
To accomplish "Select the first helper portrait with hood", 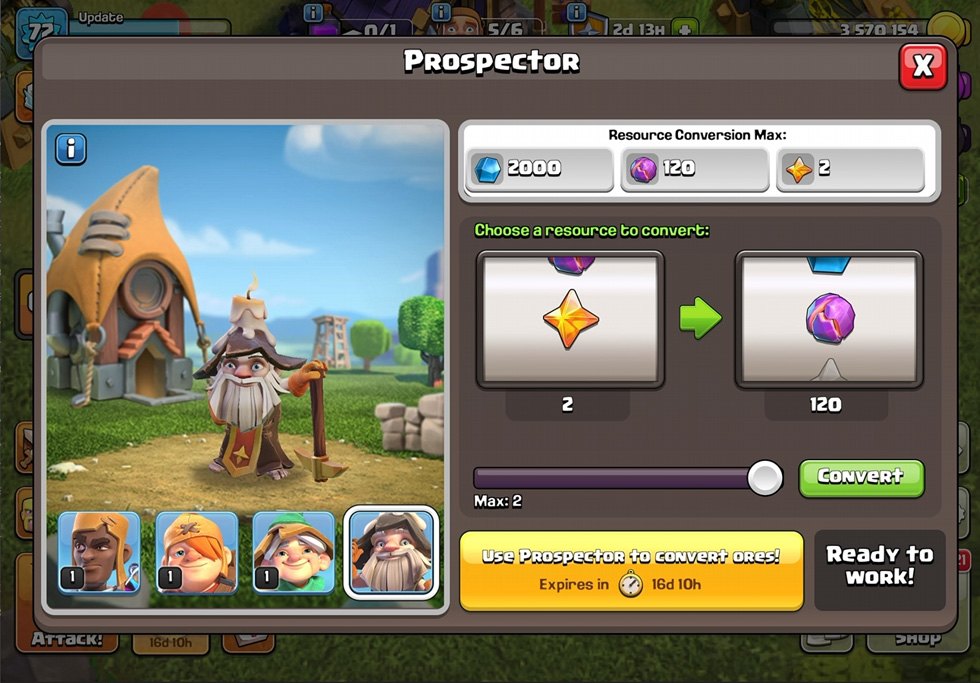I will point(99,552).
